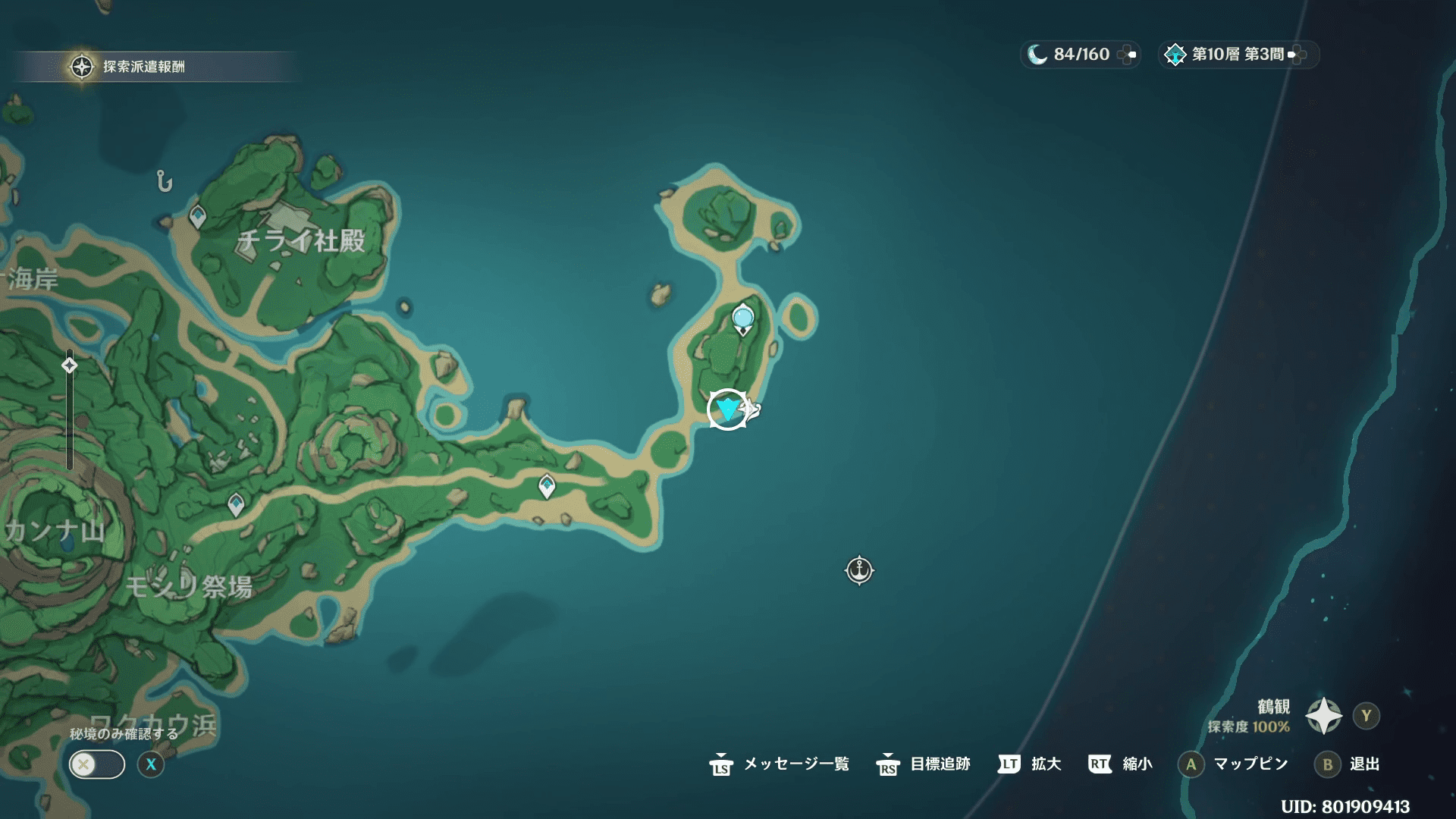Add resin via the plus next to 84/160

coord(1128,55)
